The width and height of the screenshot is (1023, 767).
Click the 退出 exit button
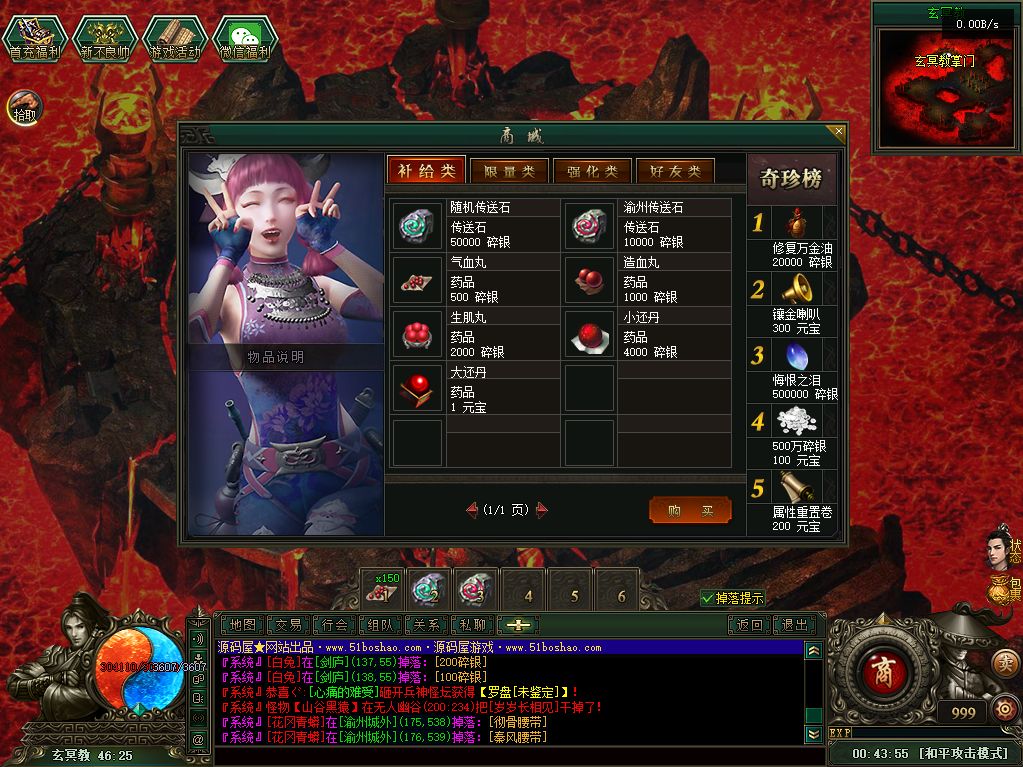(x=795, y=625)
